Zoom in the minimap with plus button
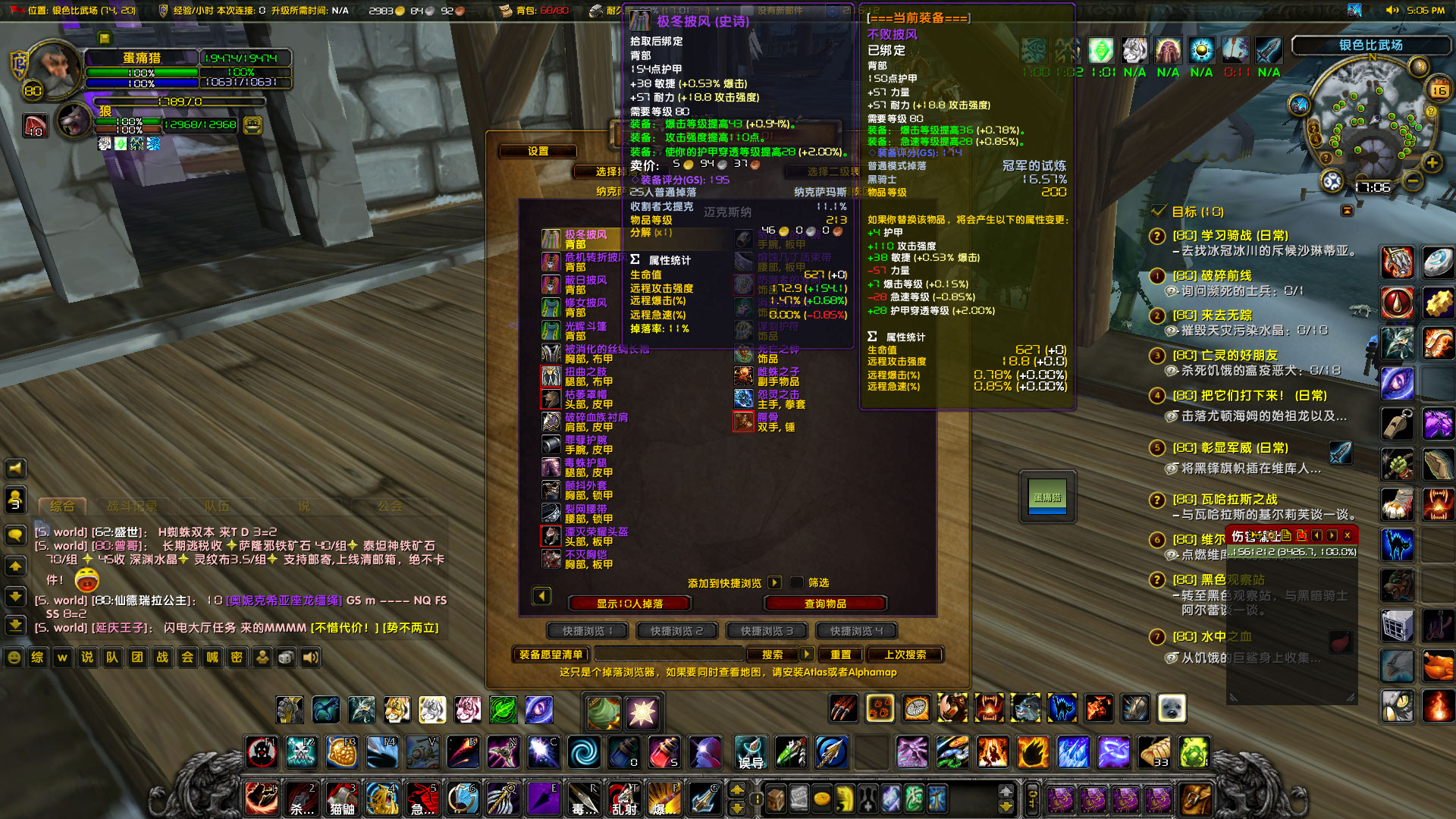This screenshot has height=819, width=1456. 1432,162
